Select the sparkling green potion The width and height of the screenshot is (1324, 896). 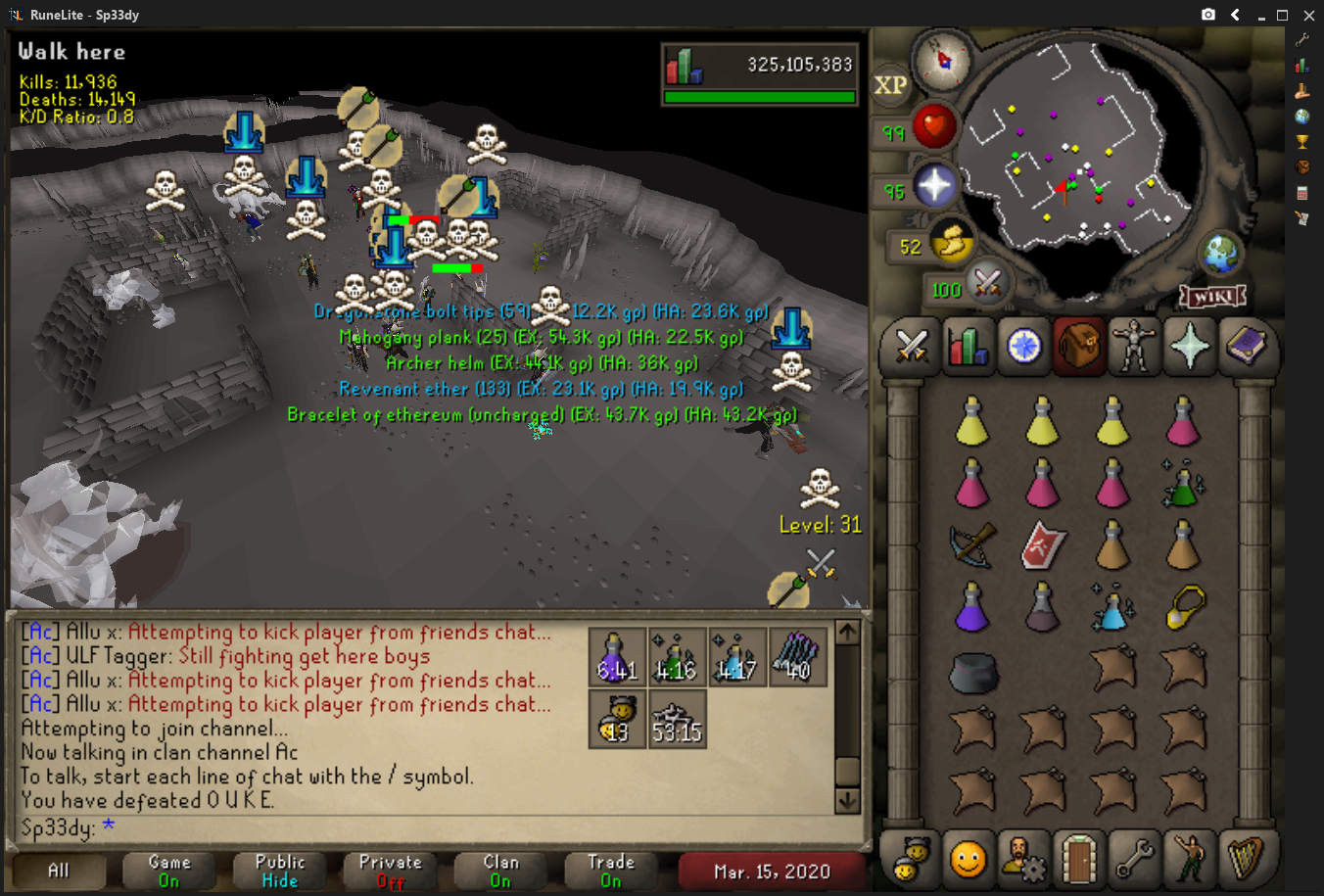(1183, 483)
